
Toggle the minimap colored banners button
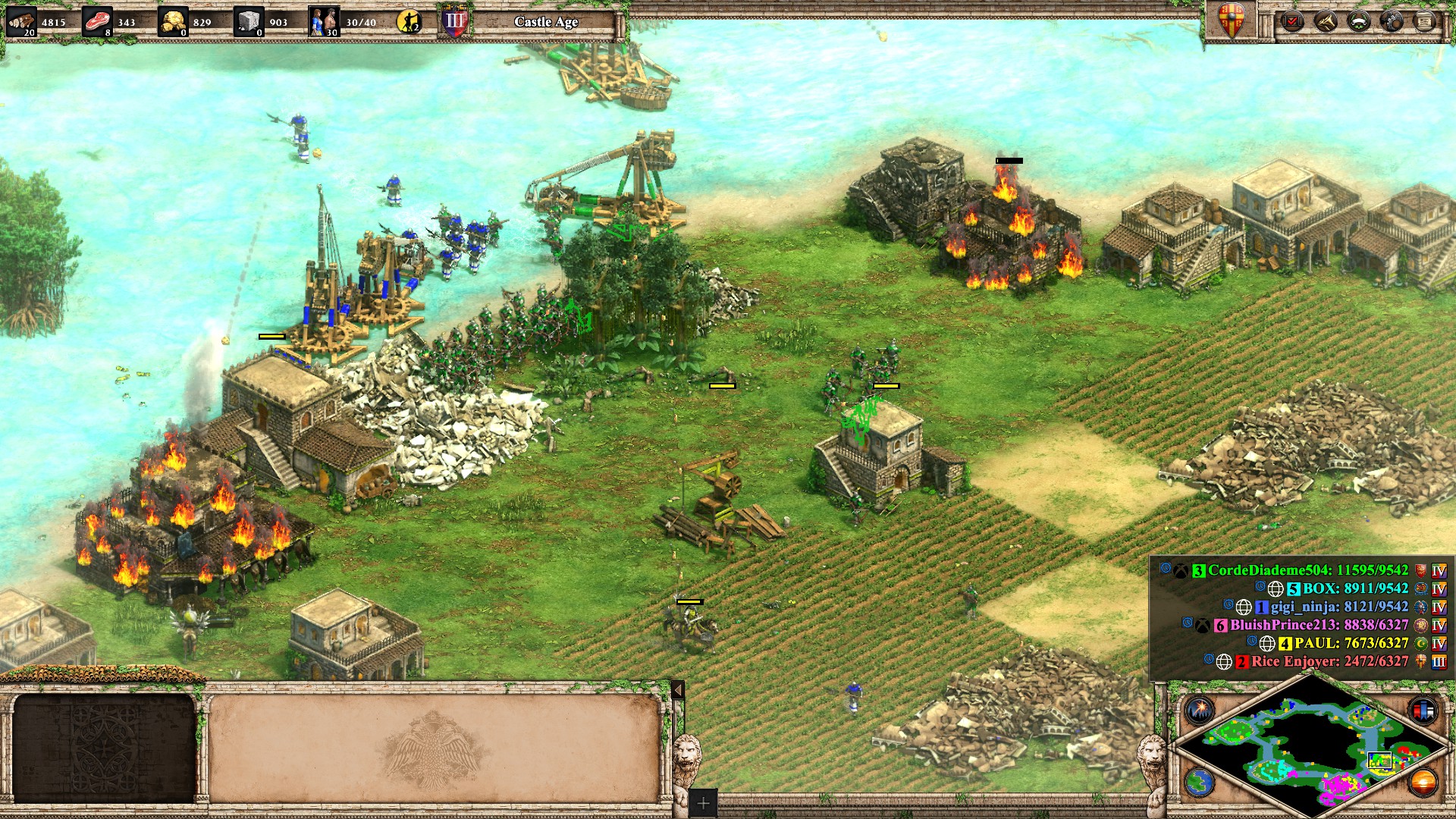(x=1423, y=711)
